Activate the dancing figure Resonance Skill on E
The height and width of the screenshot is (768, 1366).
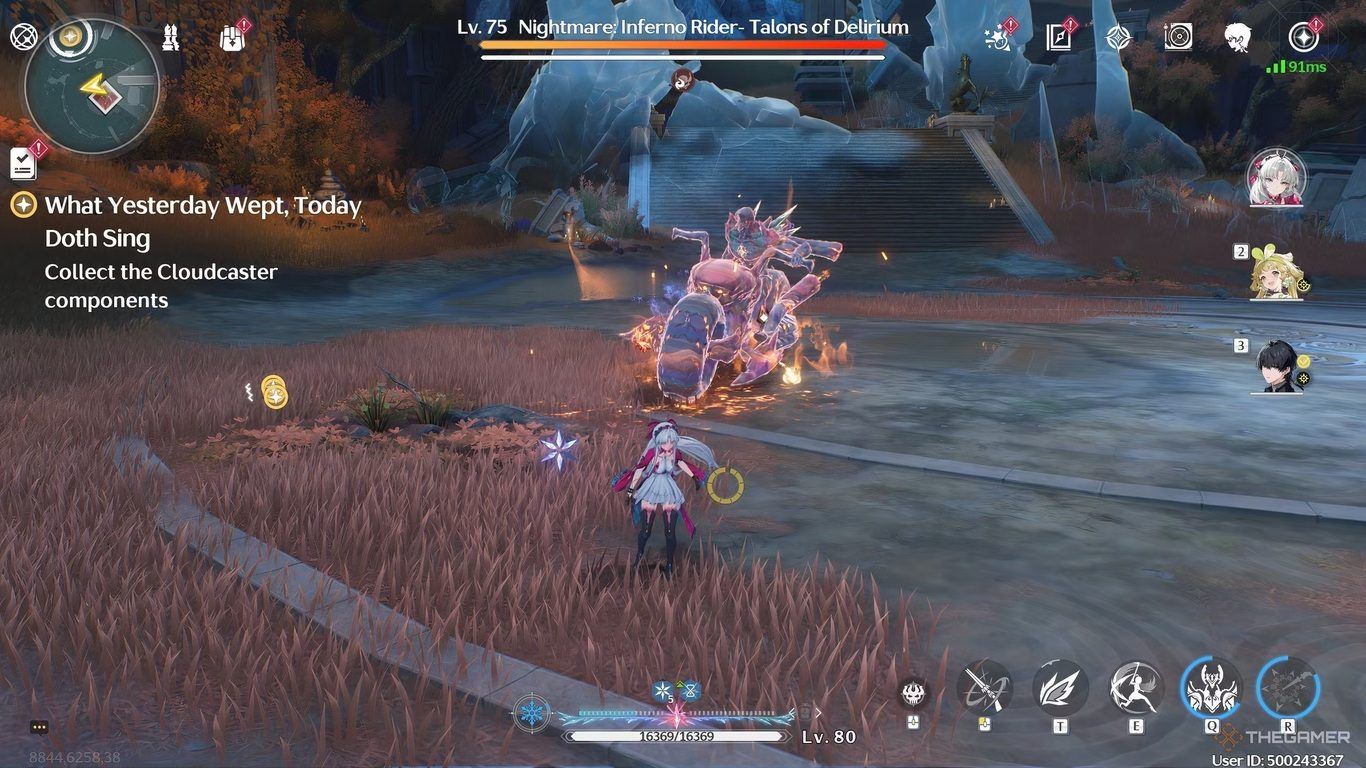tap(1136, 688)
